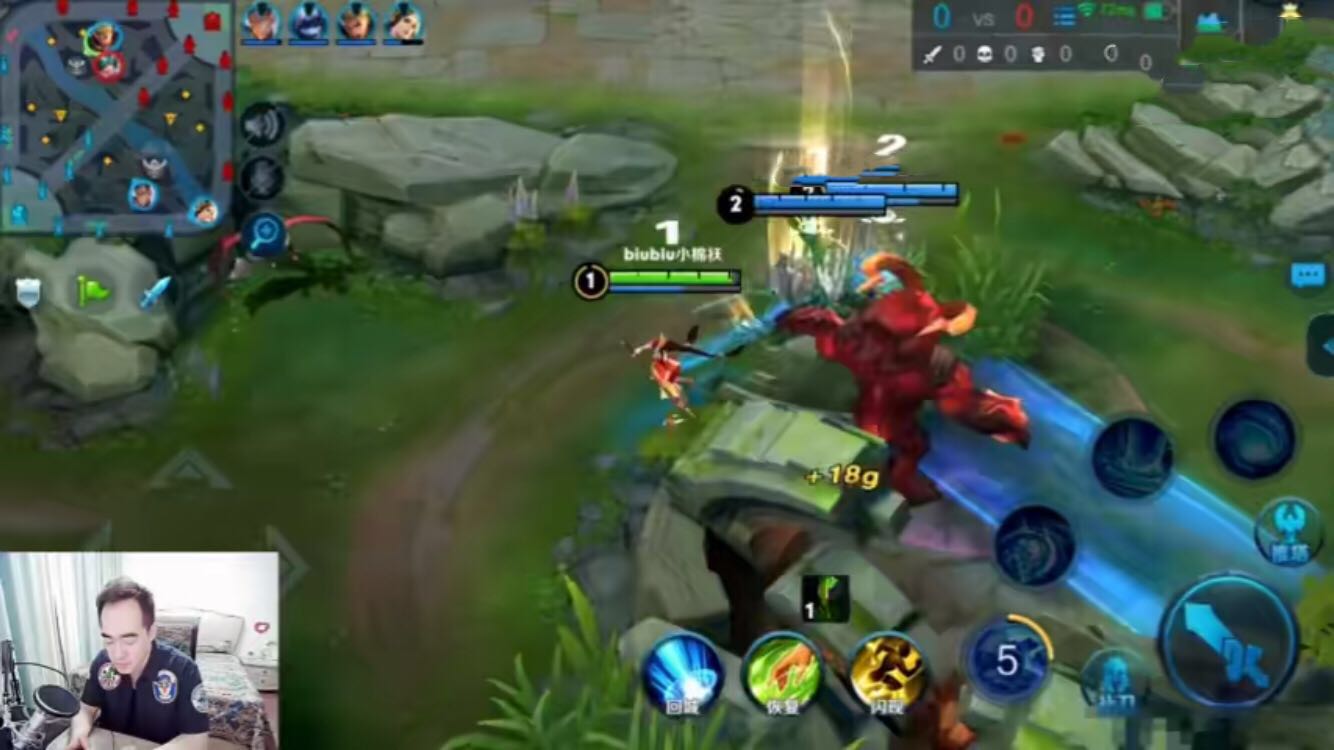Toggle the speaker voice chat icon
Viewport: 1334px width, 750px height.
click(x=262, y=124)
